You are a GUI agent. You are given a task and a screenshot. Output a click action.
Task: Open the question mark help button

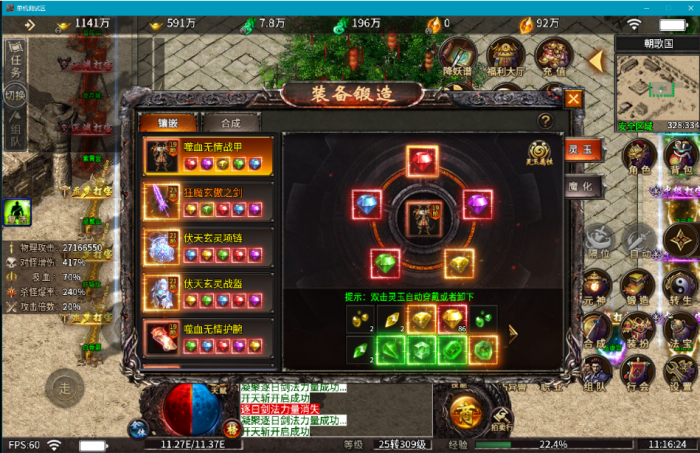tap(545, 120)
